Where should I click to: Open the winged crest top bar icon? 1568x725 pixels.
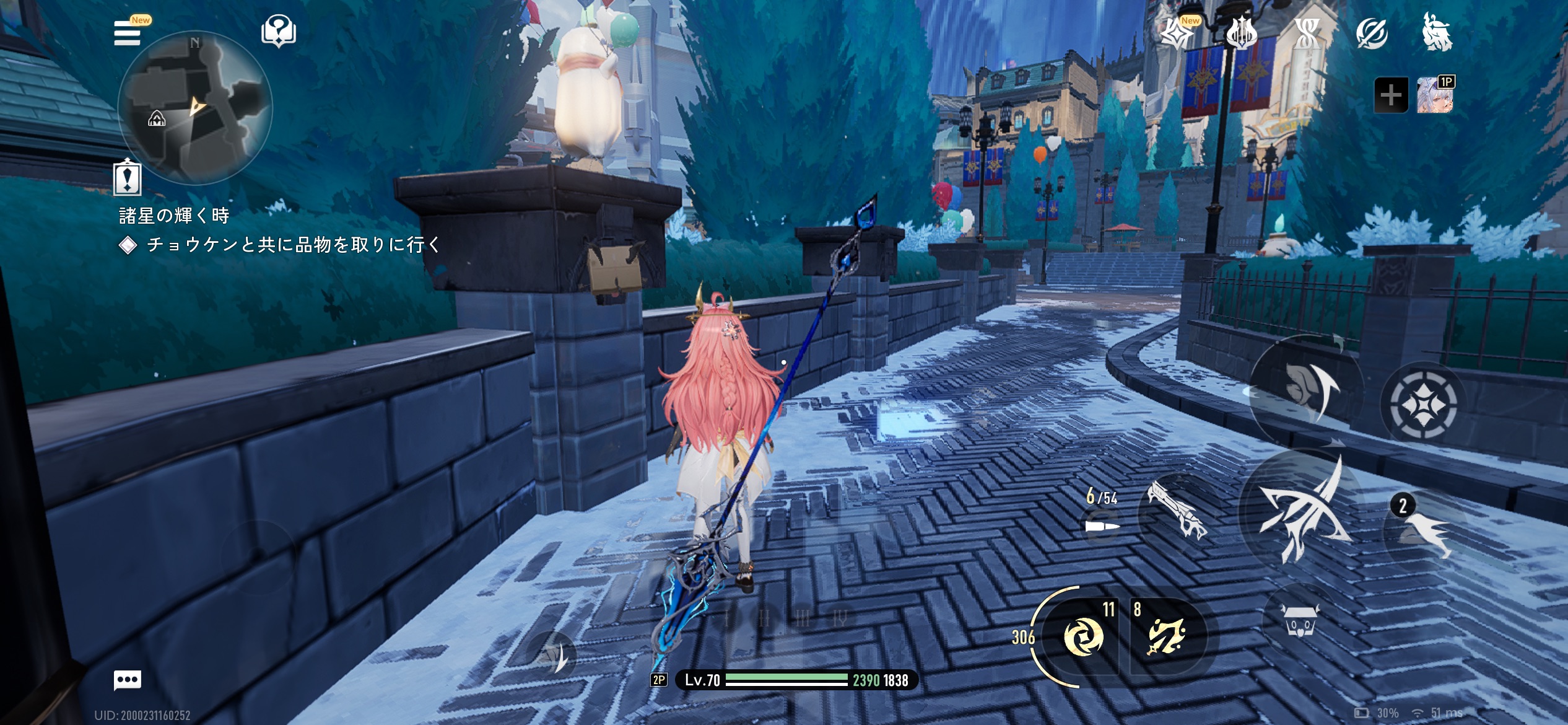[1241, 33]
